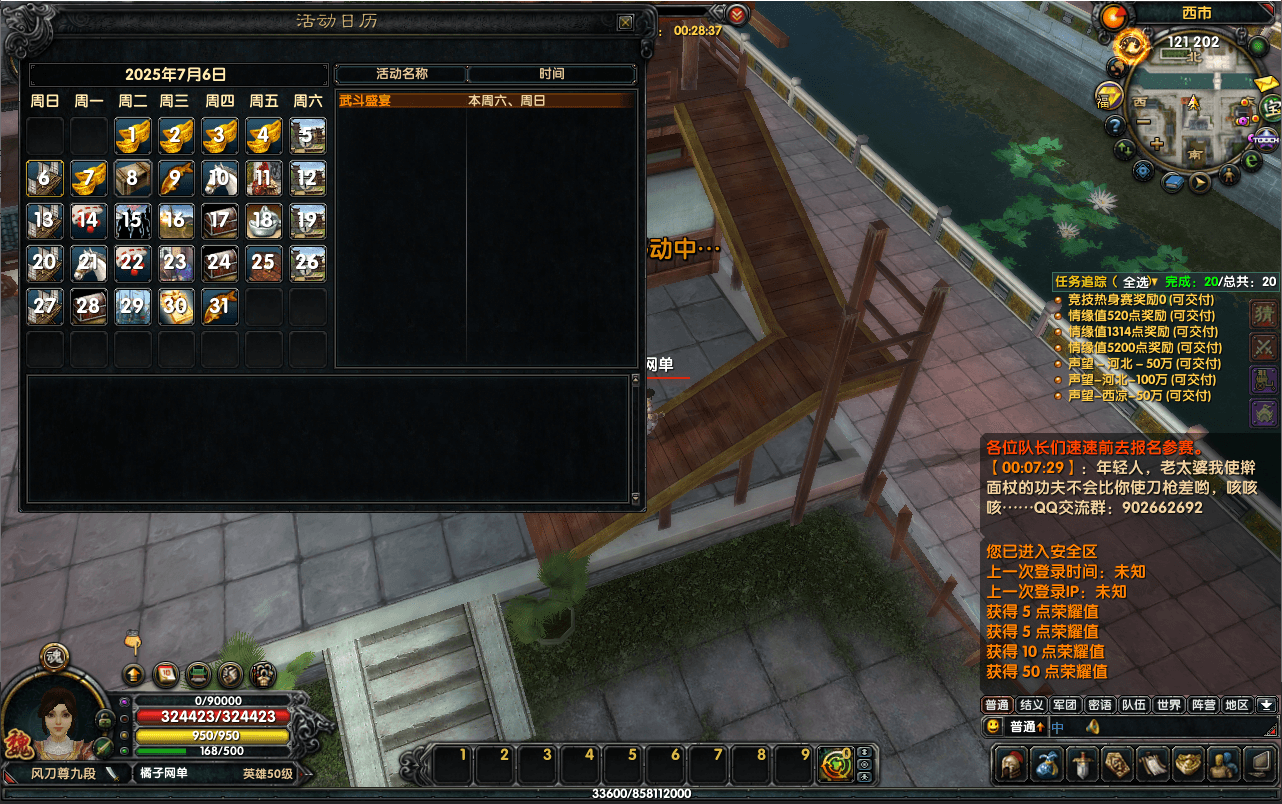
Task: Open the blue question mark help button
Action: pos(1114,127)
